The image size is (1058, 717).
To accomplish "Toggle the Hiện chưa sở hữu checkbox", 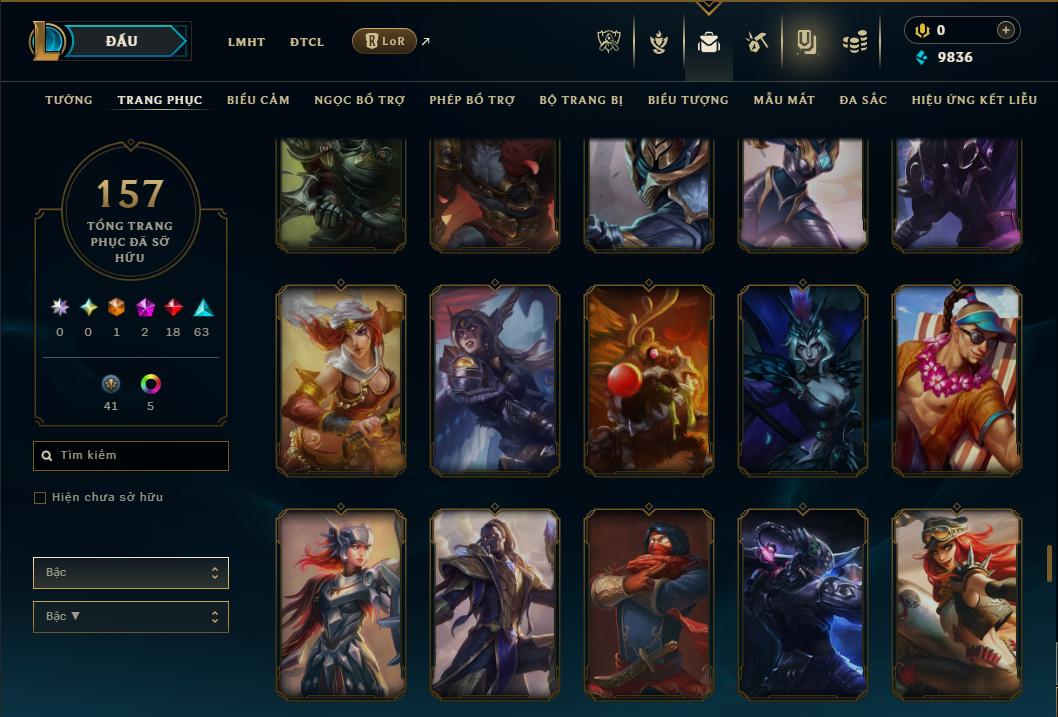I will pos(40,498).
